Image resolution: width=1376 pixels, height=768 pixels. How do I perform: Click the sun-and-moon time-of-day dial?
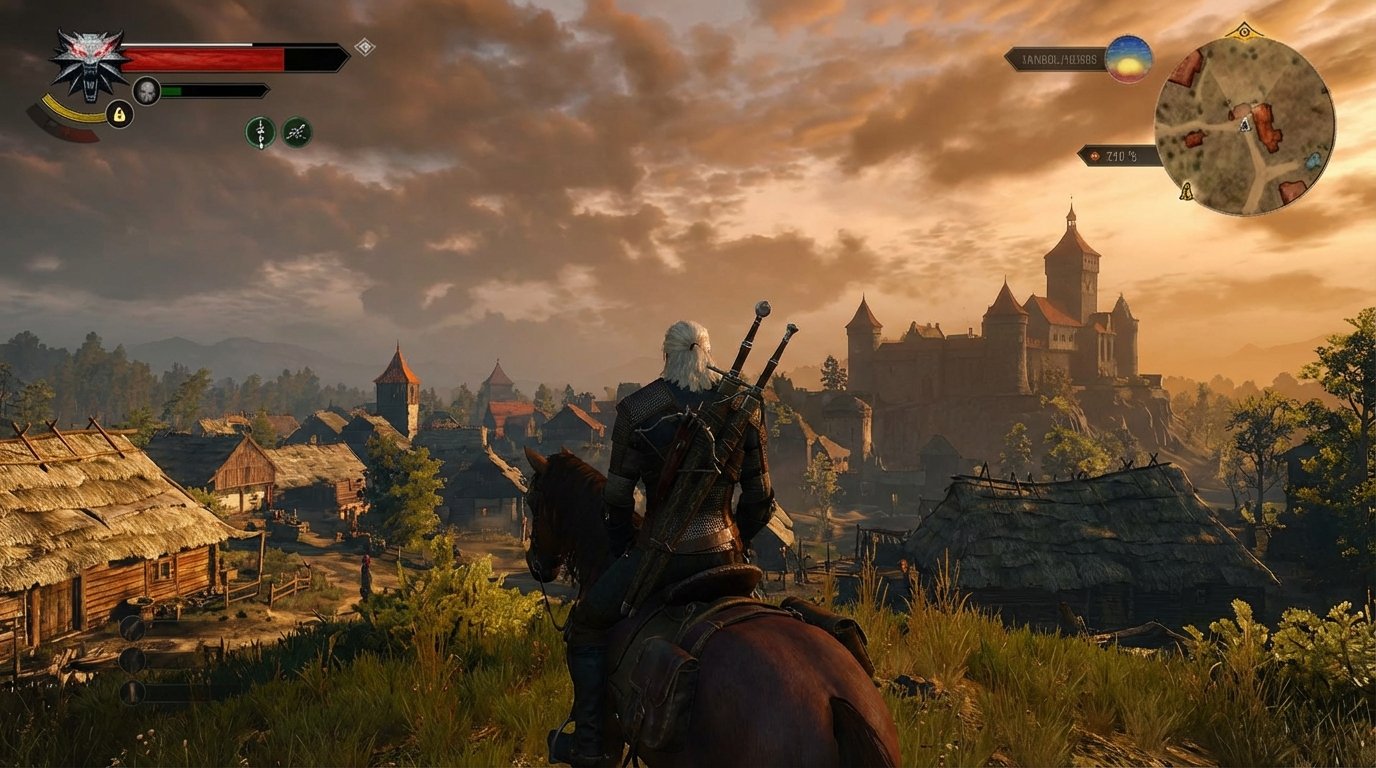click(1129, 59)
